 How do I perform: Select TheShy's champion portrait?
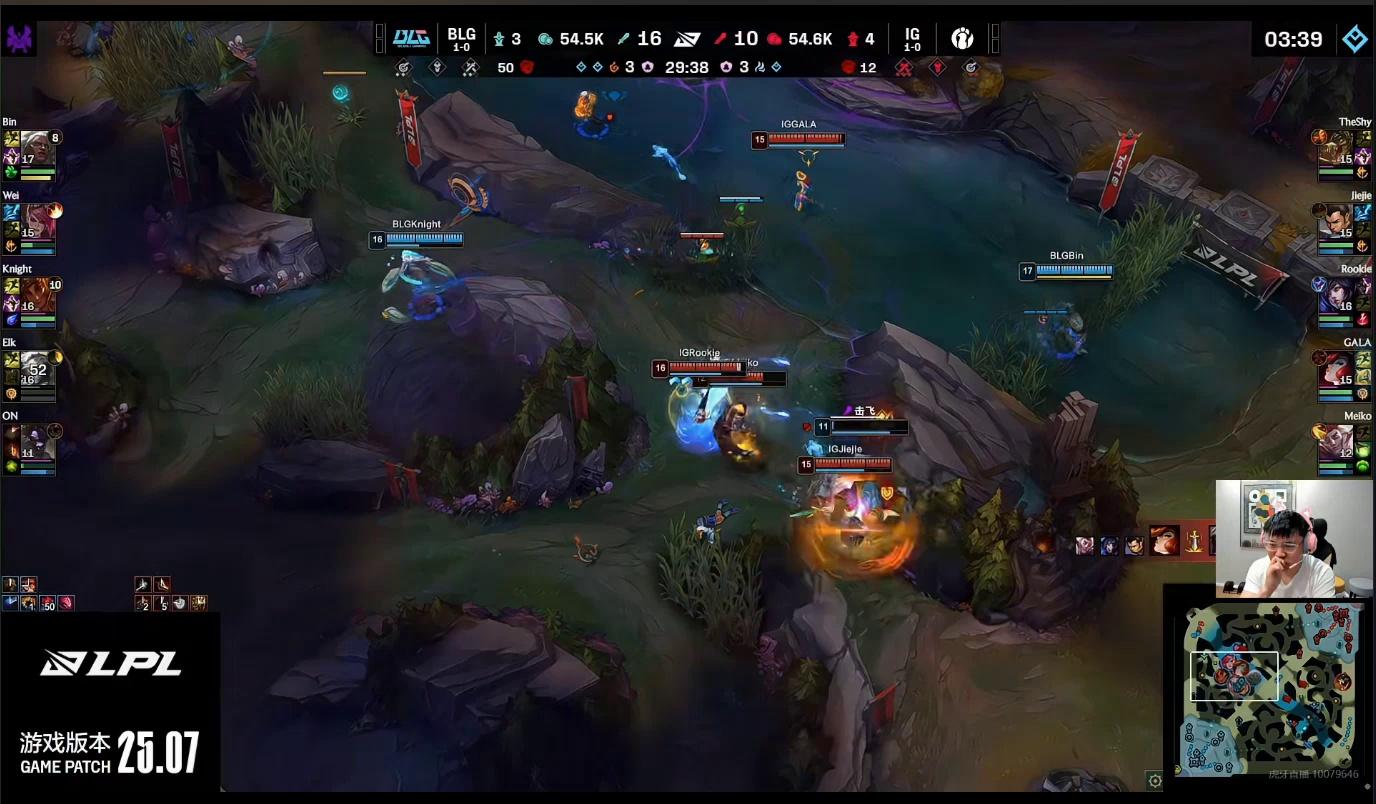pyautogui.click(x=1336, y=147)
